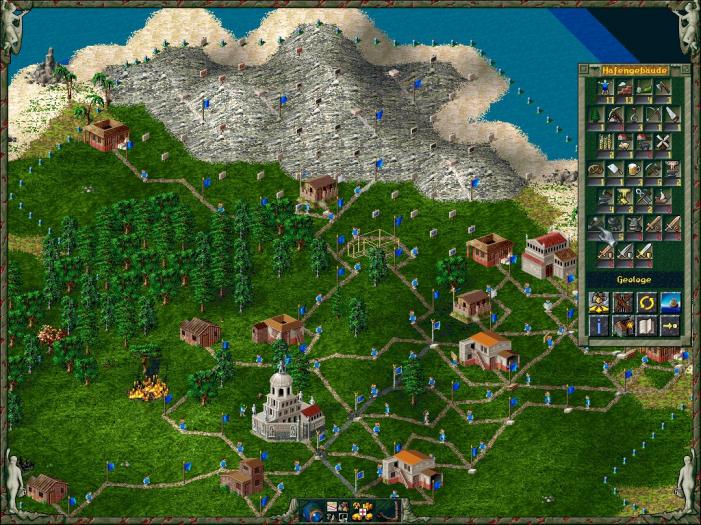Select the axe tool slot
The image size is (701, 525).
(661, 89)
